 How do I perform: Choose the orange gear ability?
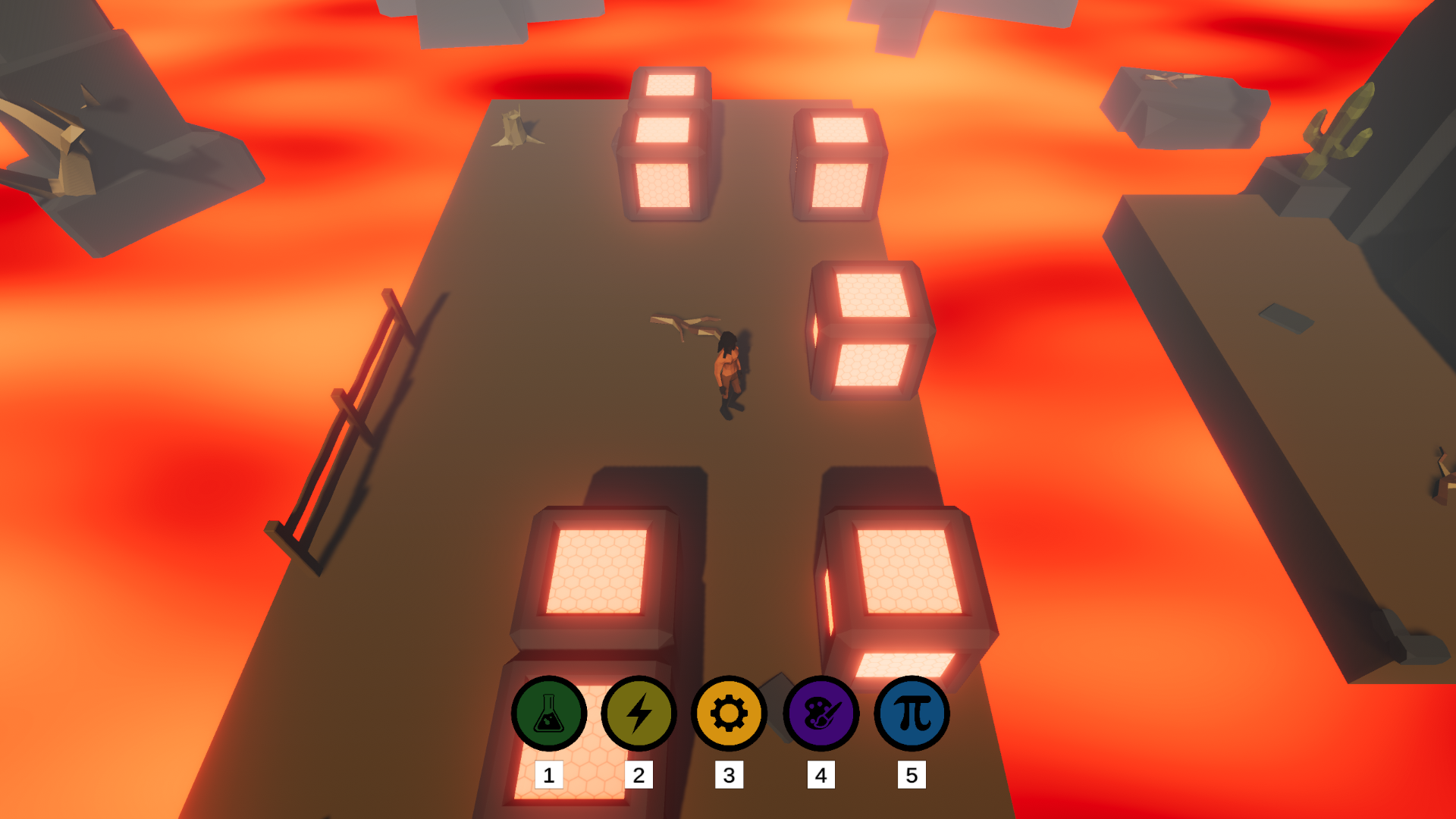click(x=729, y=714)
